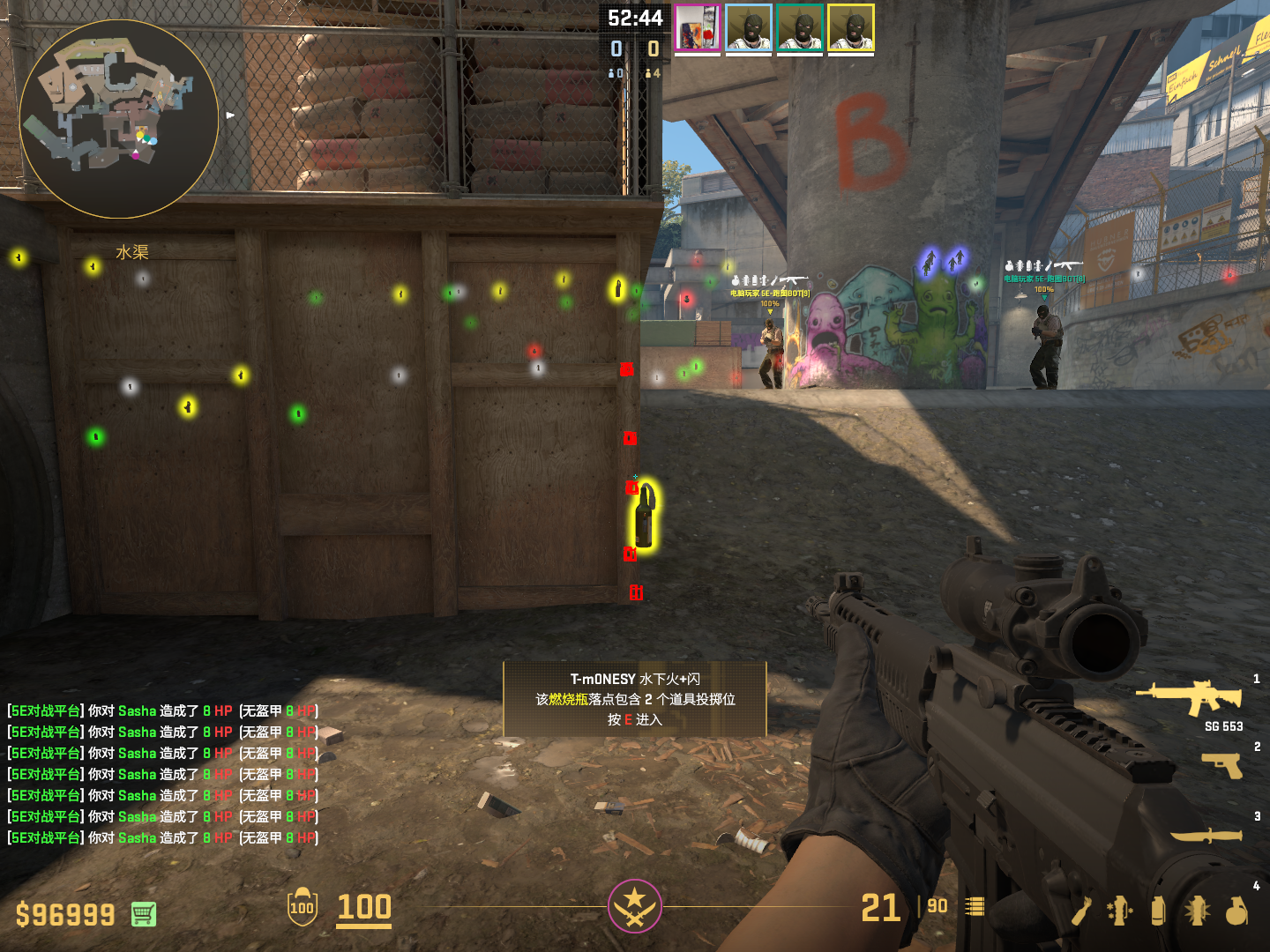
Task: Open the buy menu cart icon
Action: 144,914
